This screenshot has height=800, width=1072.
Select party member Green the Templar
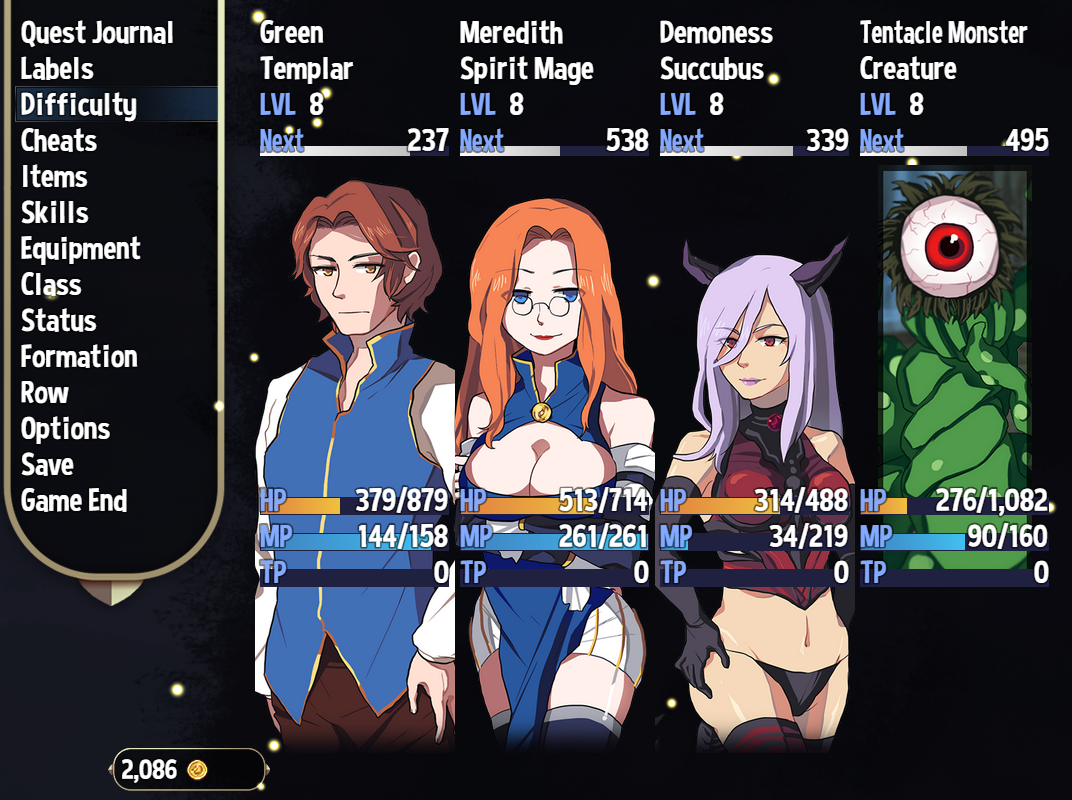tap(354, 400)
